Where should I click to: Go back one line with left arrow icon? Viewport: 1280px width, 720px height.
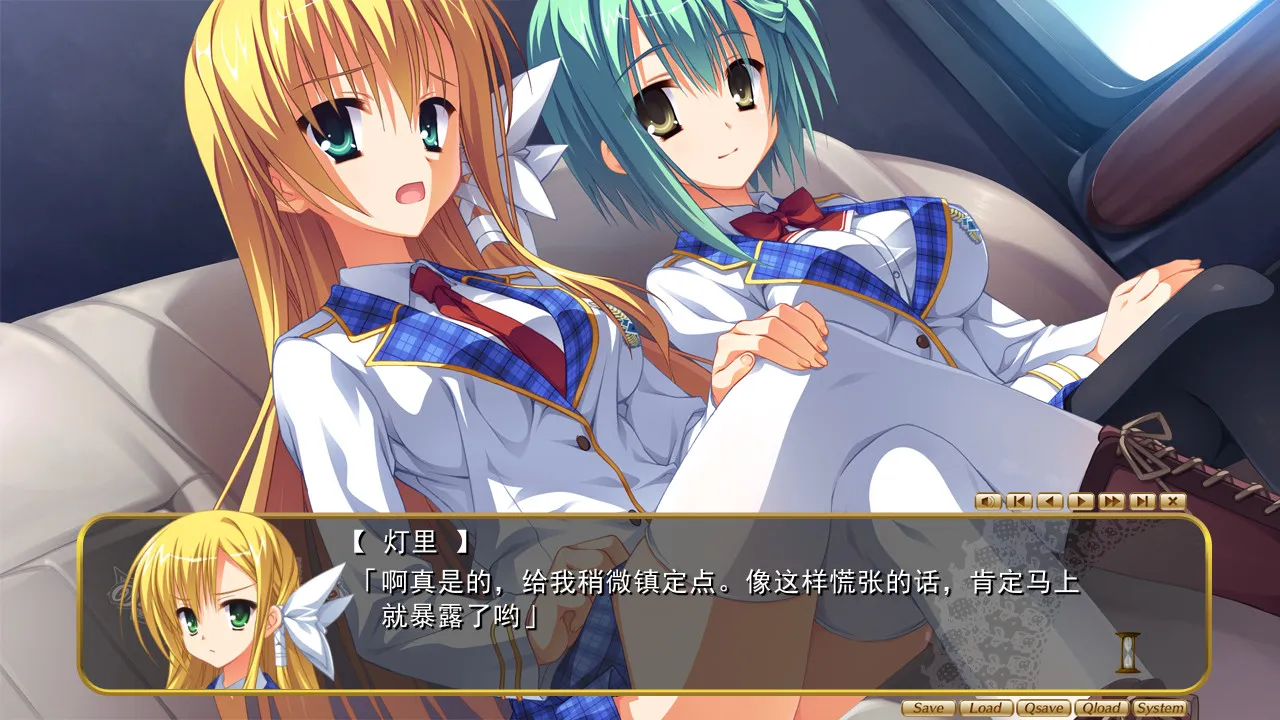tap(1049, 500)
